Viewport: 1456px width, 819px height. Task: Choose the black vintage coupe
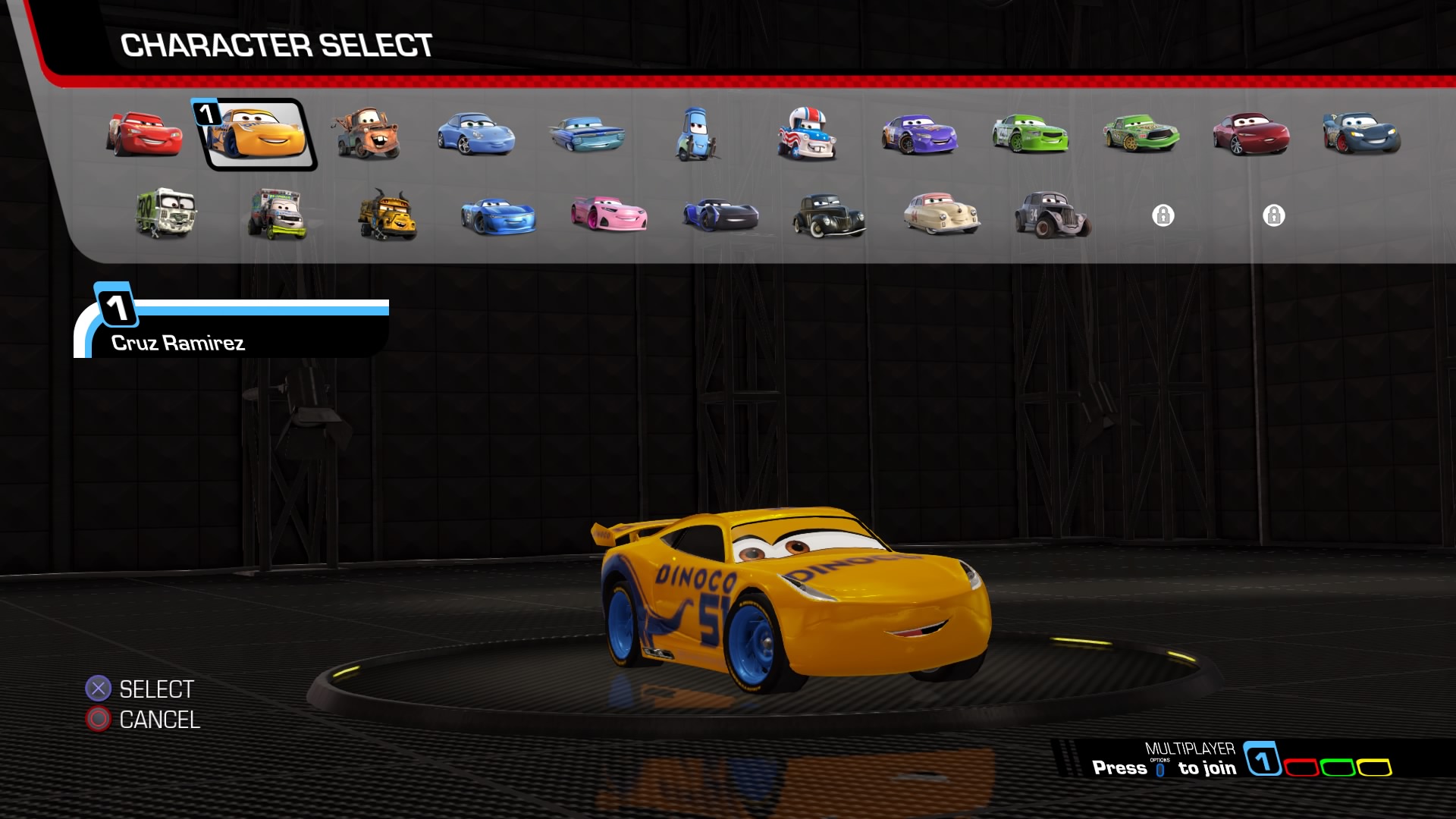click(829, 215)
